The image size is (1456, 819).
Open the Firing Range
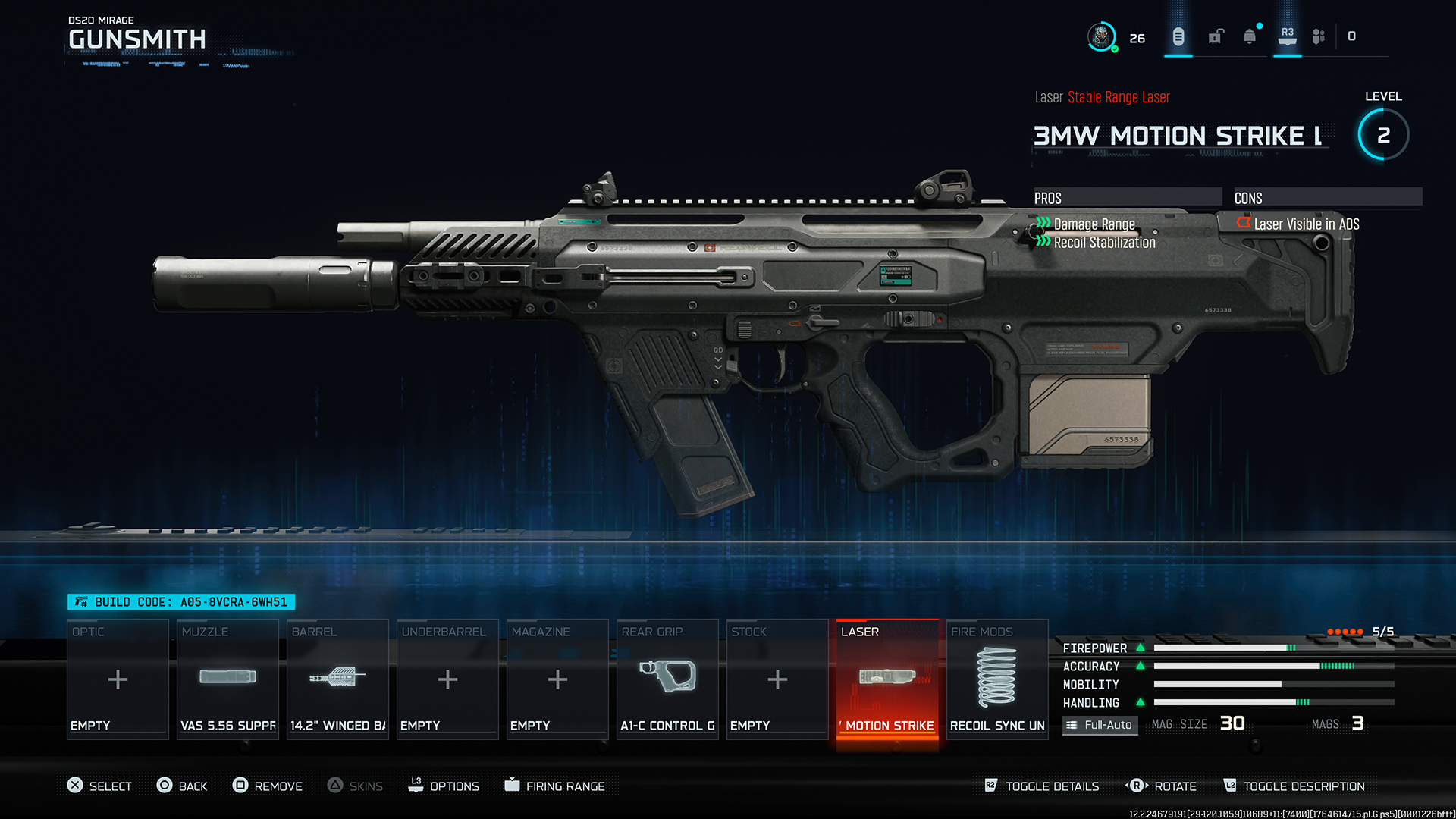pyautogui.click(x=555, y=786)
